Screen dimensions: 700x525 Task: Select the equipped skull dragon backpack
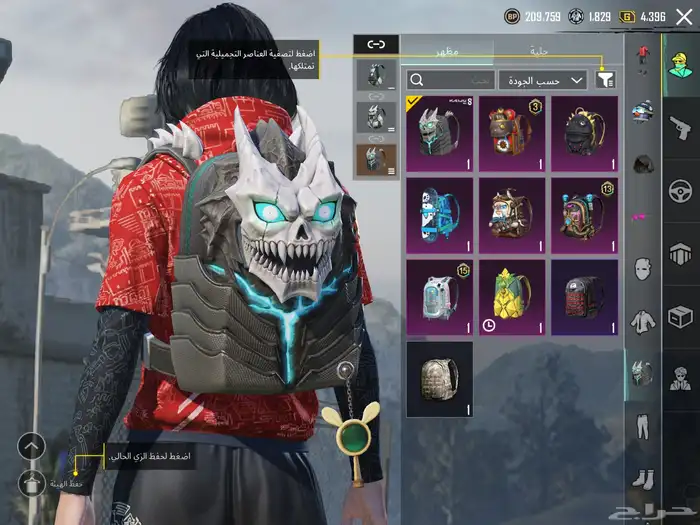(x=440, y=133)
